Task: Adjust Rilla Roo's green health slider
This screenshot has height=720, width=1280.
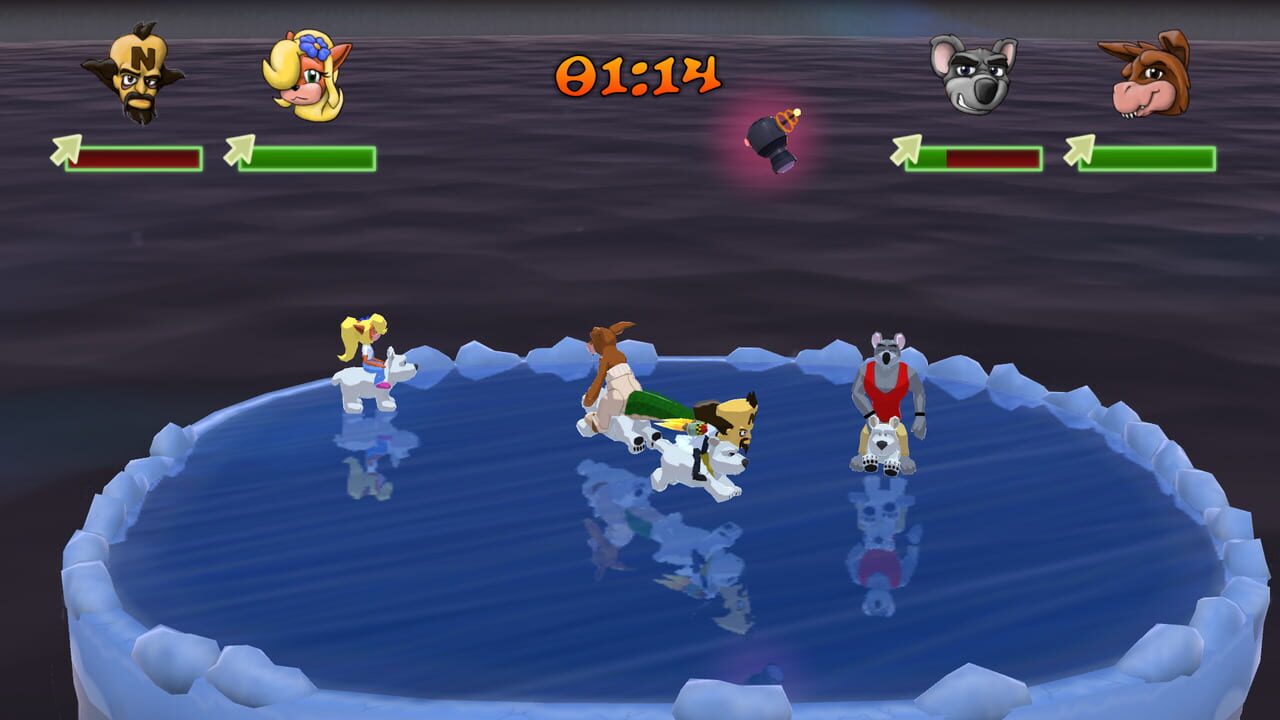Action: 1150,158
